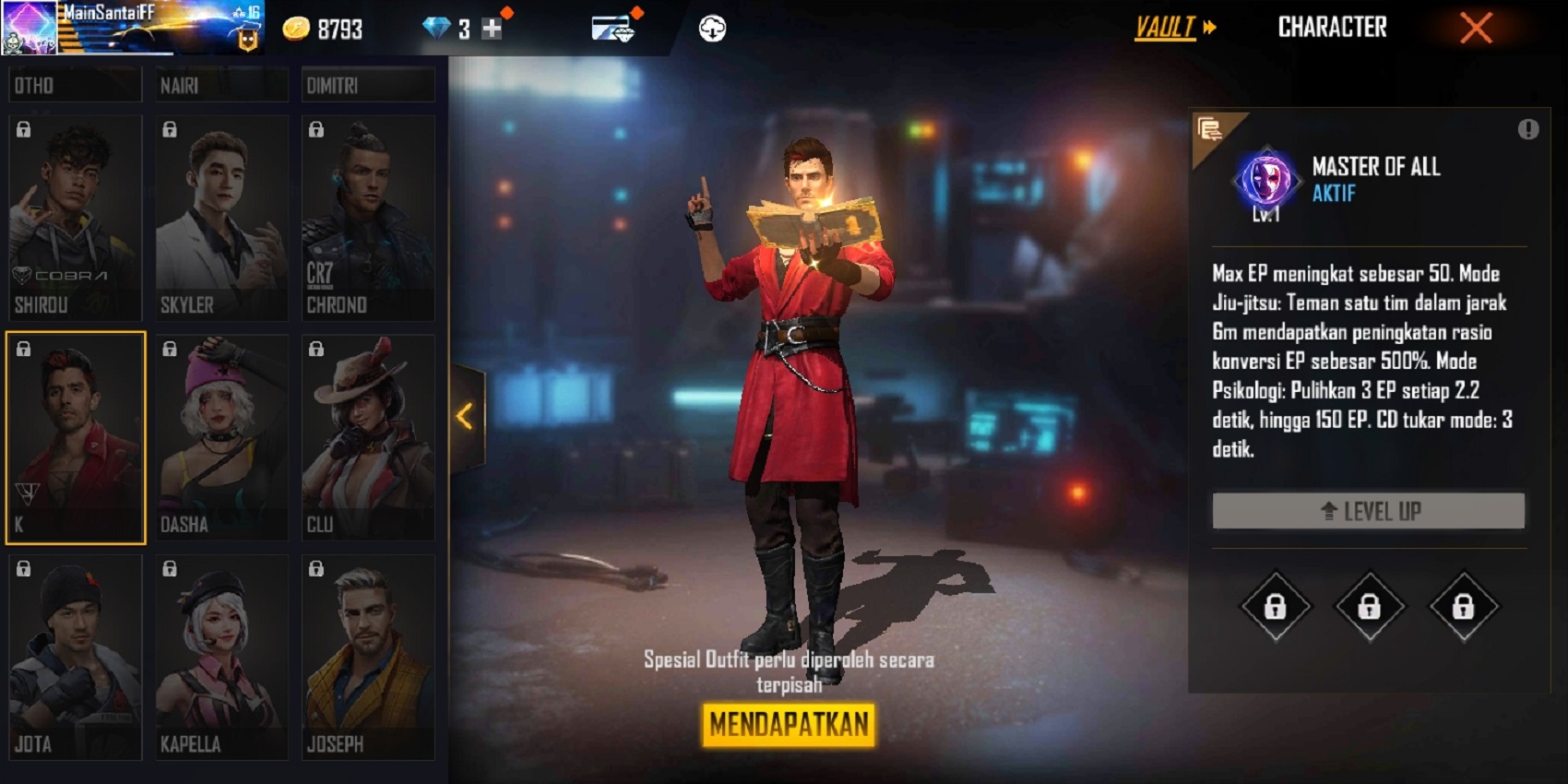Select the cloud download icon in top bar
The height and width of the screenshot is (784, 1568).
710,27
